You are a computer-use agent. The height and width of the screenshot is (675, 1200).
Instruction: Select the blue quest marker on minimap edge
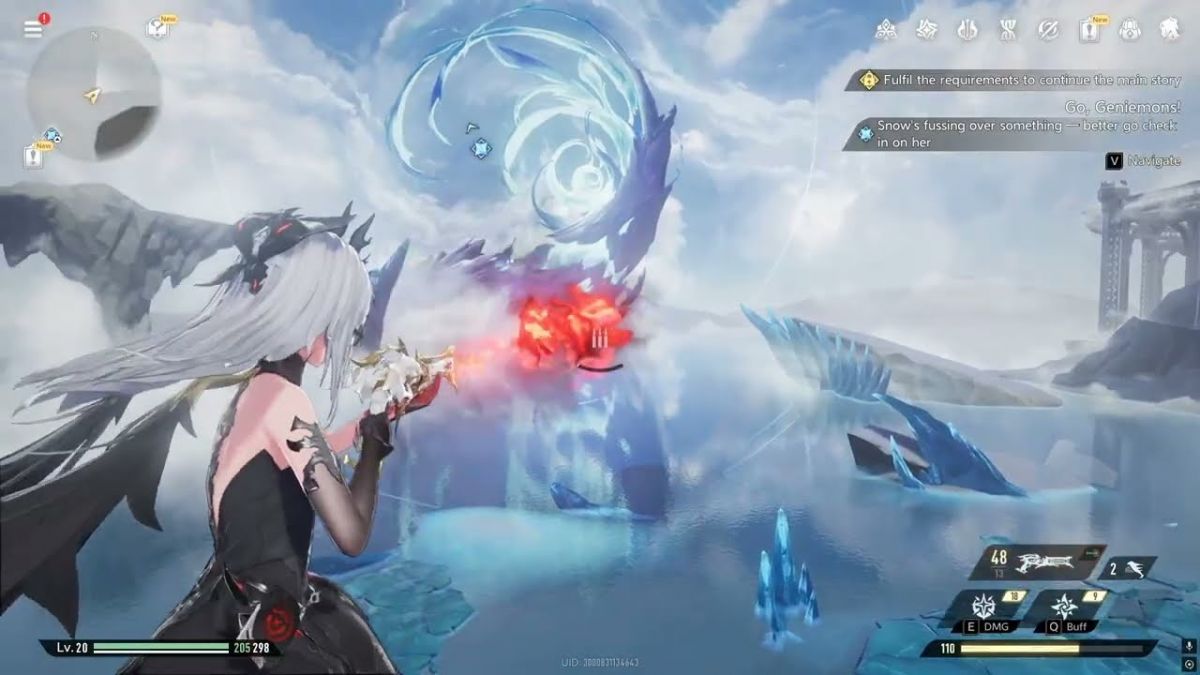tap(51, 134)
